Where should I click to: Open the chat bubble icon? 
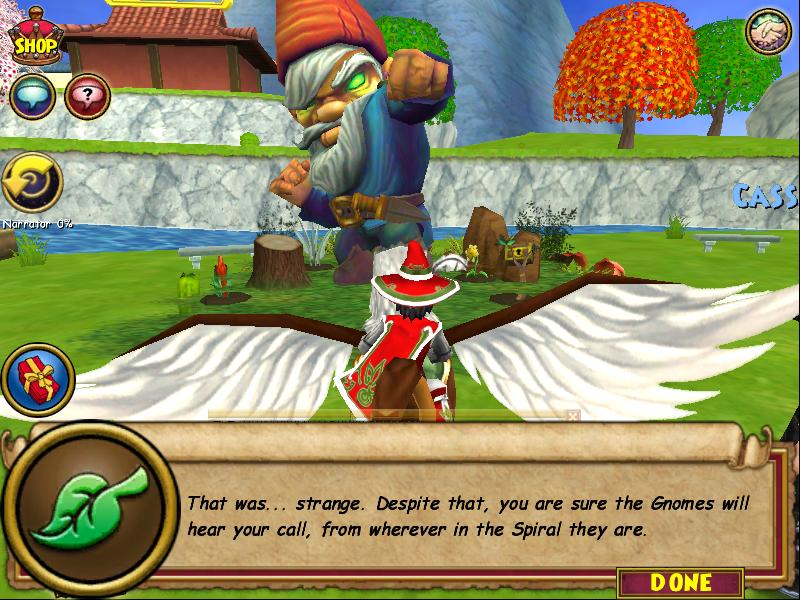click(x=31, y=97)
